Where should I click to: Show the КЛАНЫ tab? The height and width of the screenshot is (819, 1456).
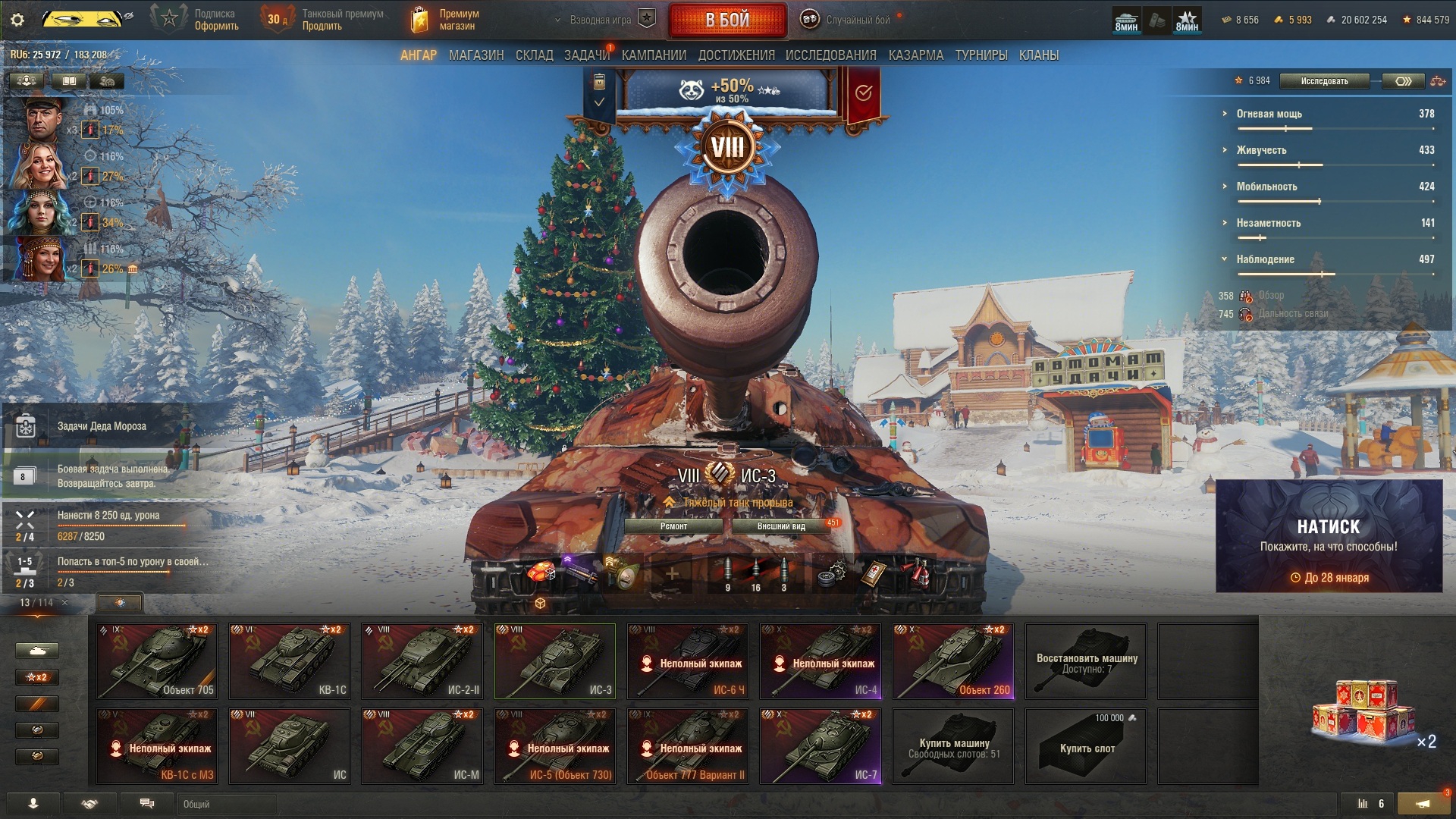coord(1038,55)
